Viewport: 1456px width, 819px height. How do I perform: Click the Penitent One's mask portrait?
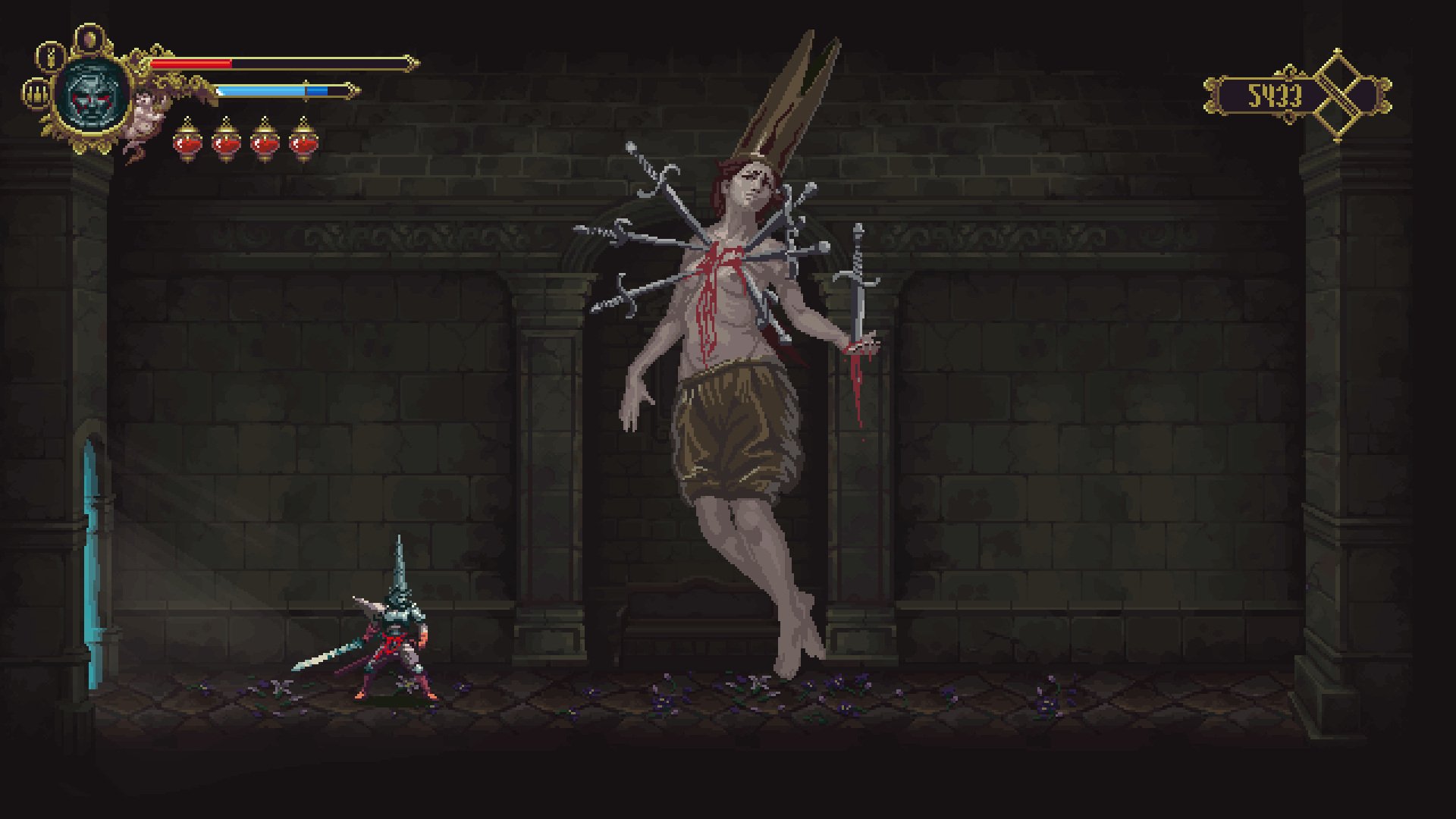(x=93, y=96)
